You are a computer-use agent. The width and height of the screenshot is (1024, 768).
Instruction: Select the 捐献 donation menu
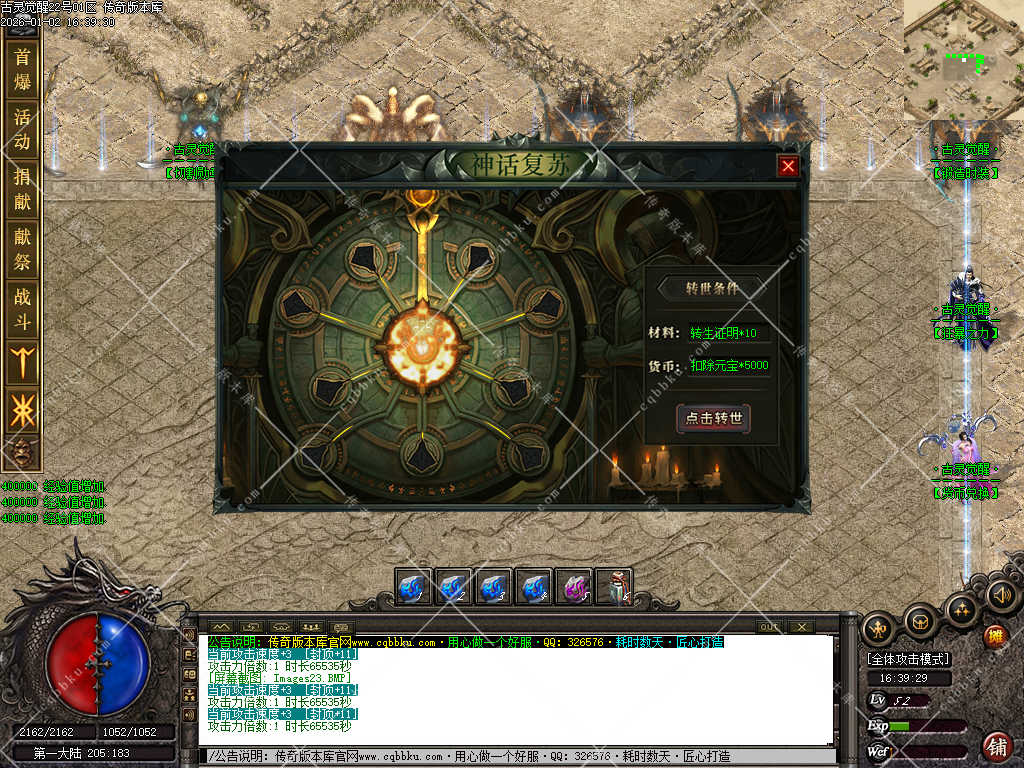pyautogui.click(x=22, y=189)
